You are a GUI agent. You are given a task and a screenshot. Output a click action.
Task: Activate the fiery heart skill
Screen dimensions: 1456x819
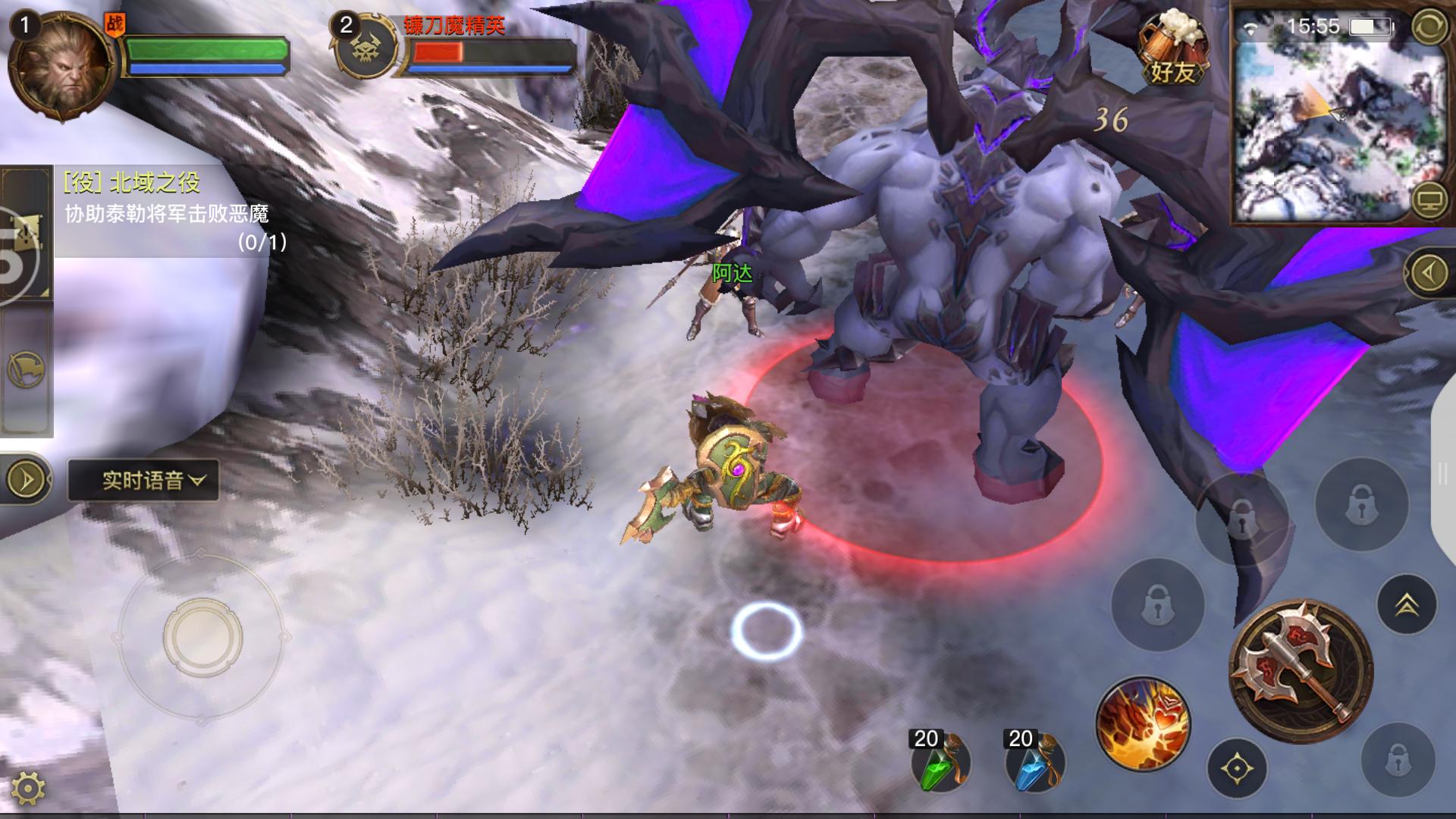click(1142, 723)
